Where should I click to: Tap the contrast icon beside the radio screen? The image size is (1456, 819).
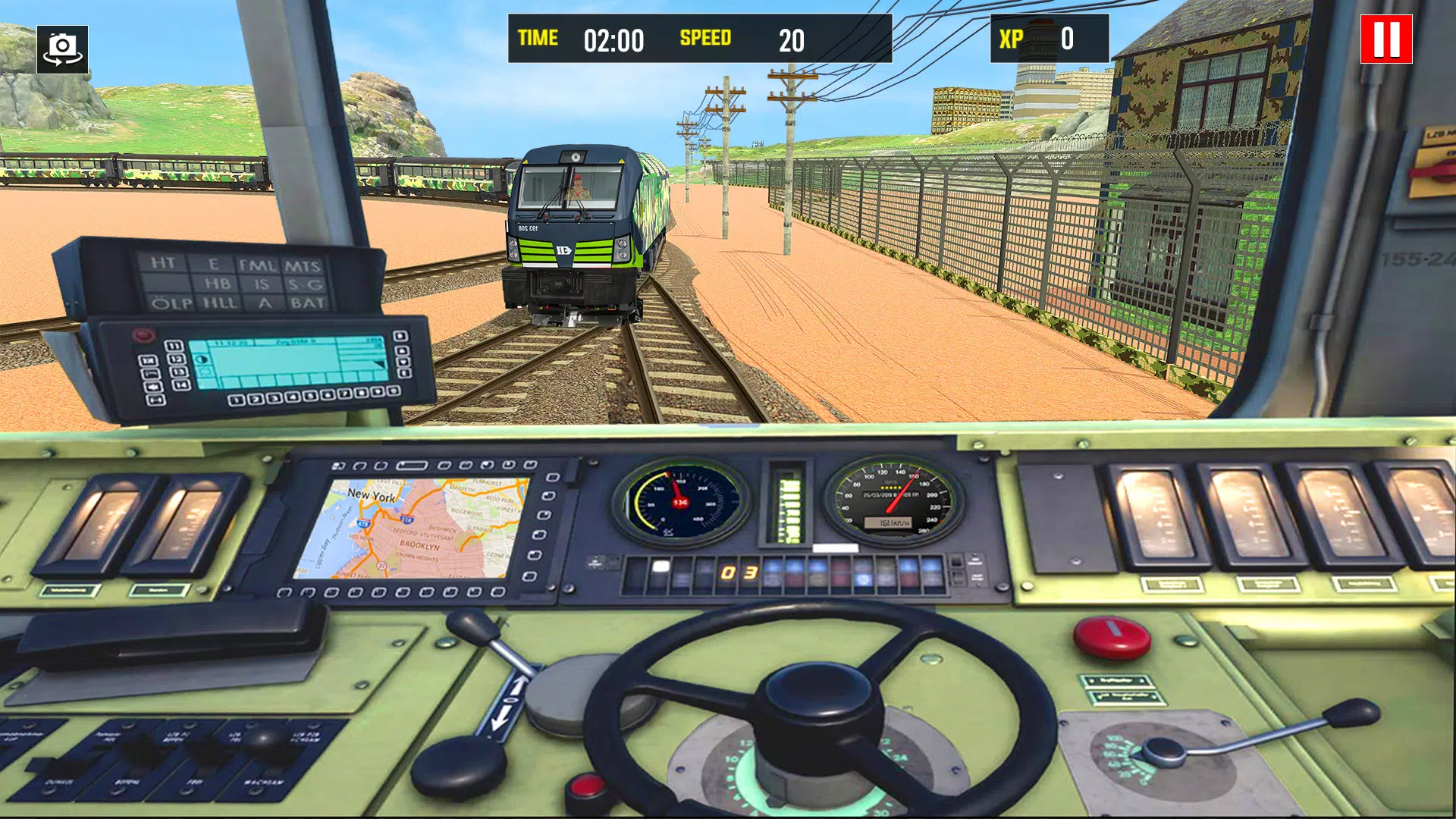point(201,360)
